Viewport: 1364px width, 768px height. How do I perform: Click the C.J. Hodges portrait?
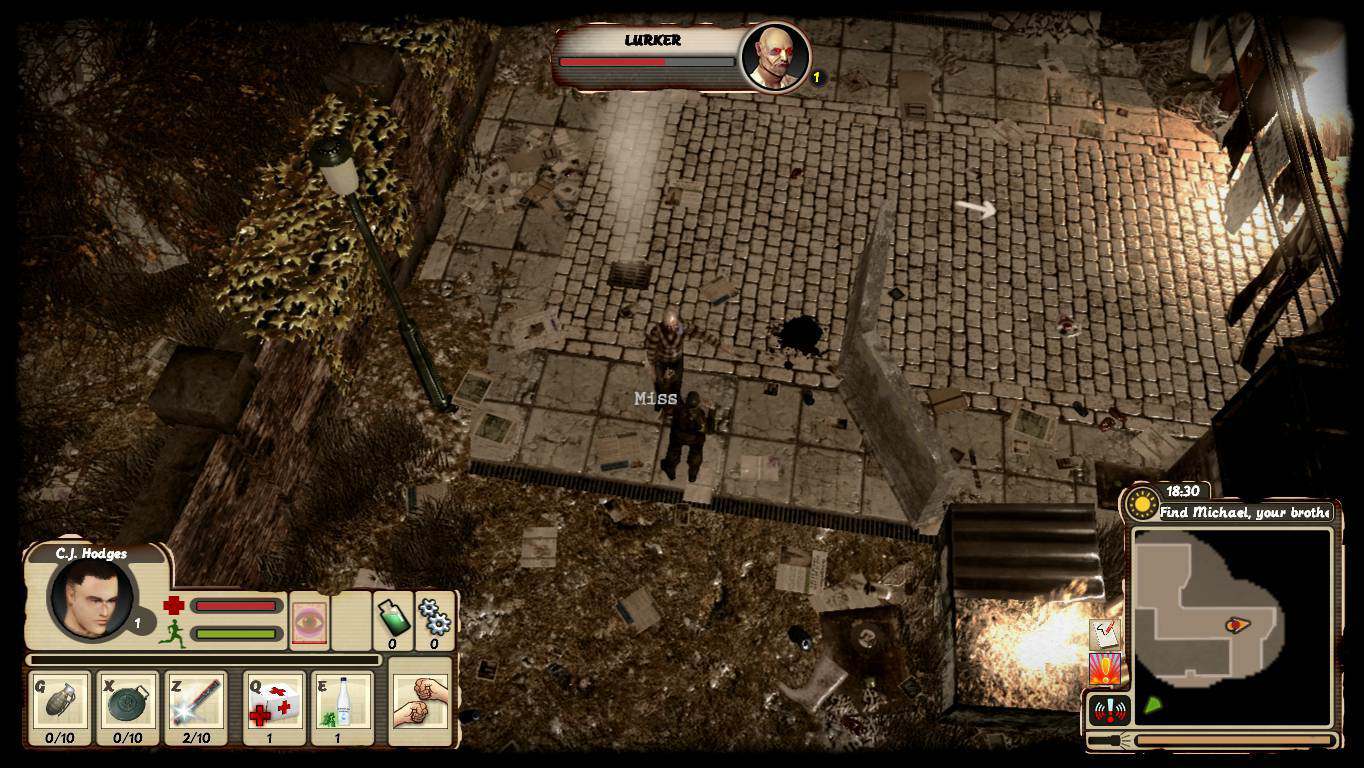pos(91,598)
